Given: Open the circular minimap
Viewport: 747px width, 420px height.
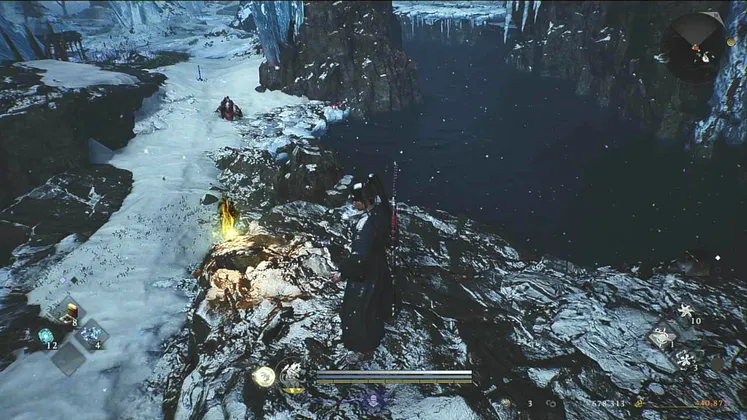Looking at the screenshot, I should pyautogui.click(x=696, y=46).
